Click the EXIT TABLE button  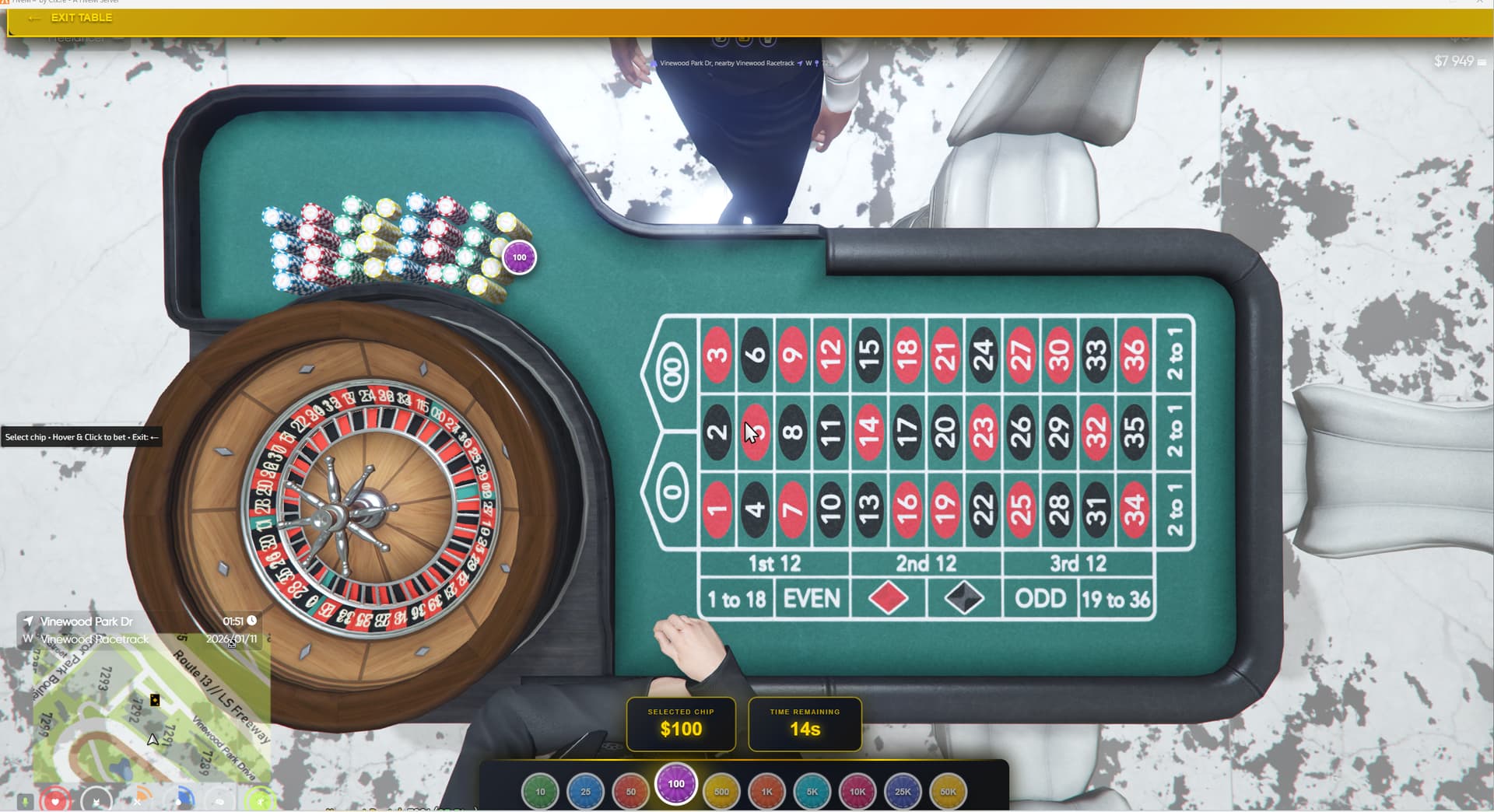tap(81, 17)
